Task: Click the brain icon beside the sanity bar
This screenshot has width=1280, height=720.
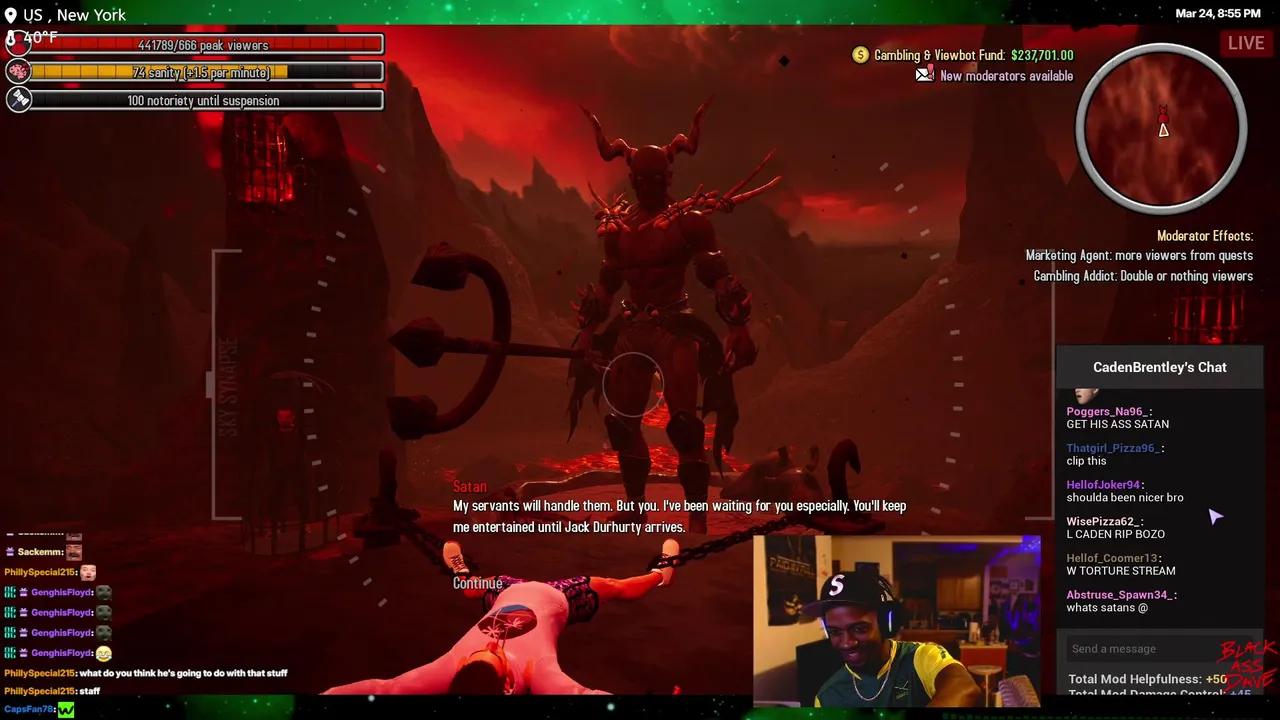Action: (x=18, y=70)
